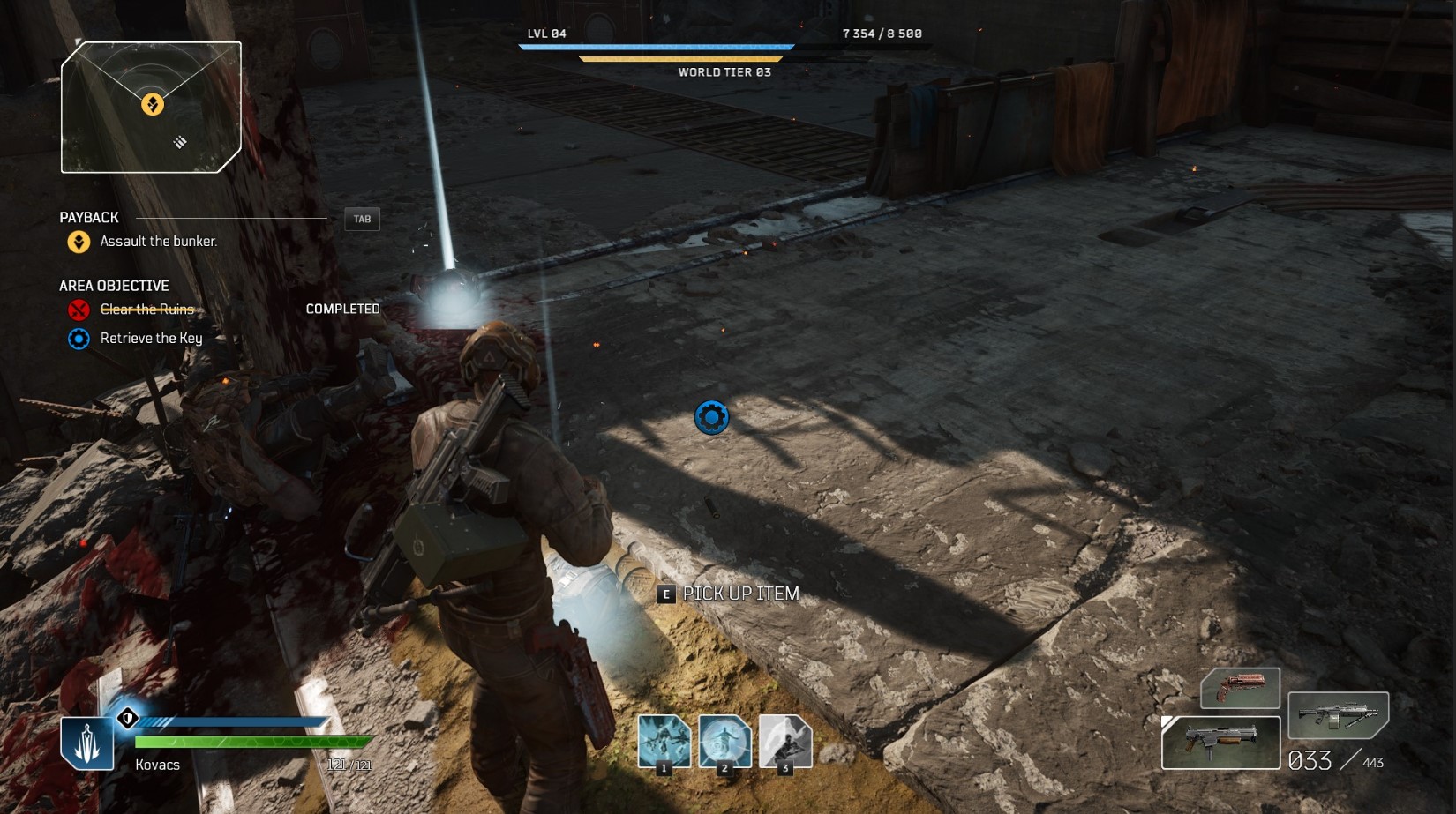Select the Payback quest tracker heading
Screen dimensions: 1456x814
(89, 218)
